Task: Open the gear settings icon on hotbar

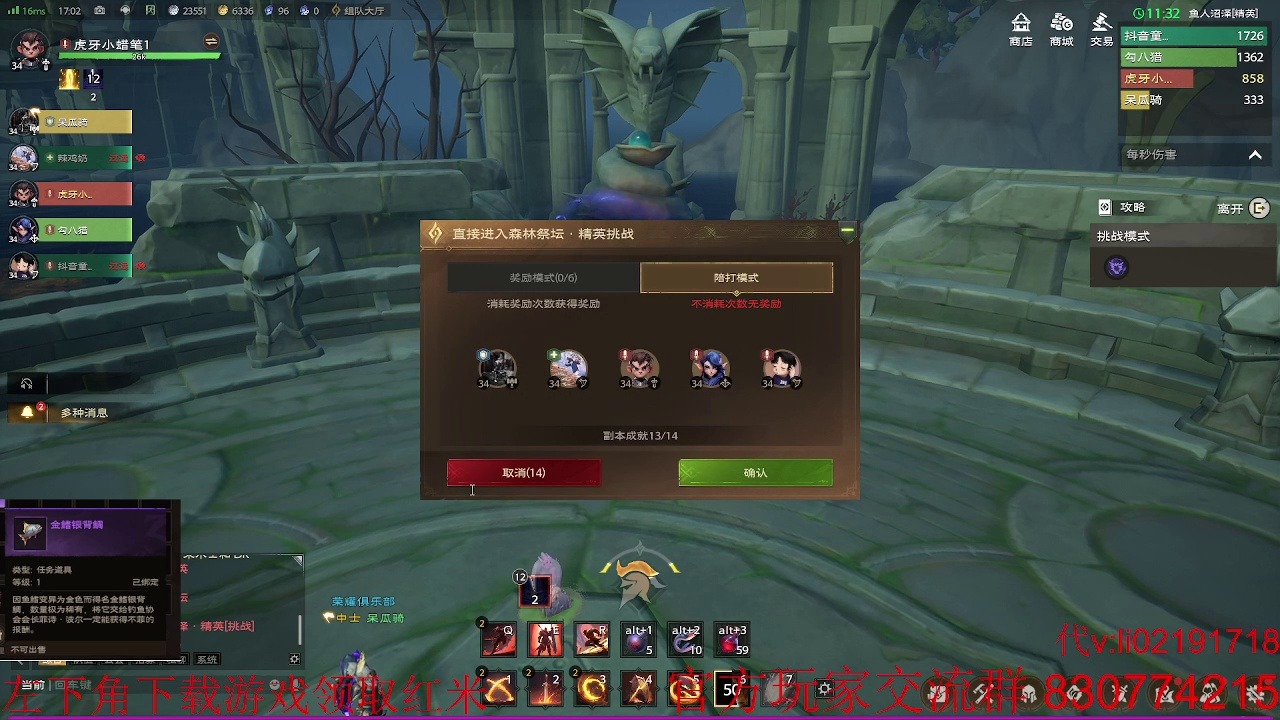Action: point(824,689)
